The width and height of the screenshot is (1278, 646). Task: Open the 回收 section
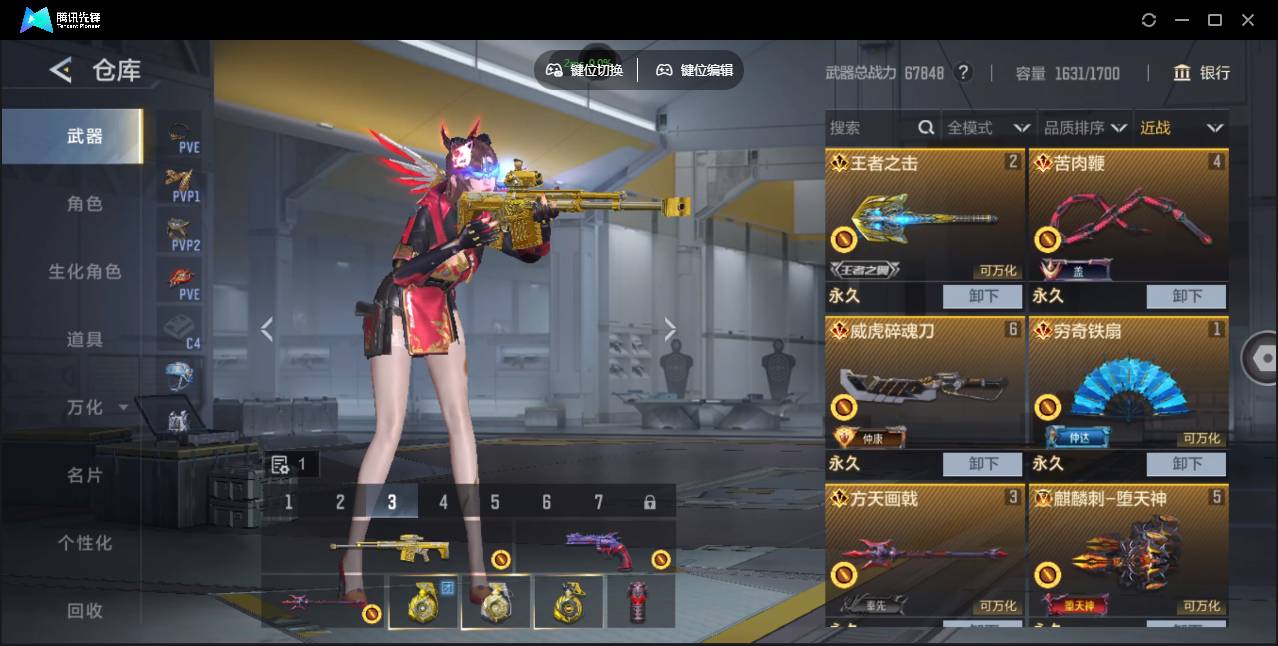click(84, 610)
